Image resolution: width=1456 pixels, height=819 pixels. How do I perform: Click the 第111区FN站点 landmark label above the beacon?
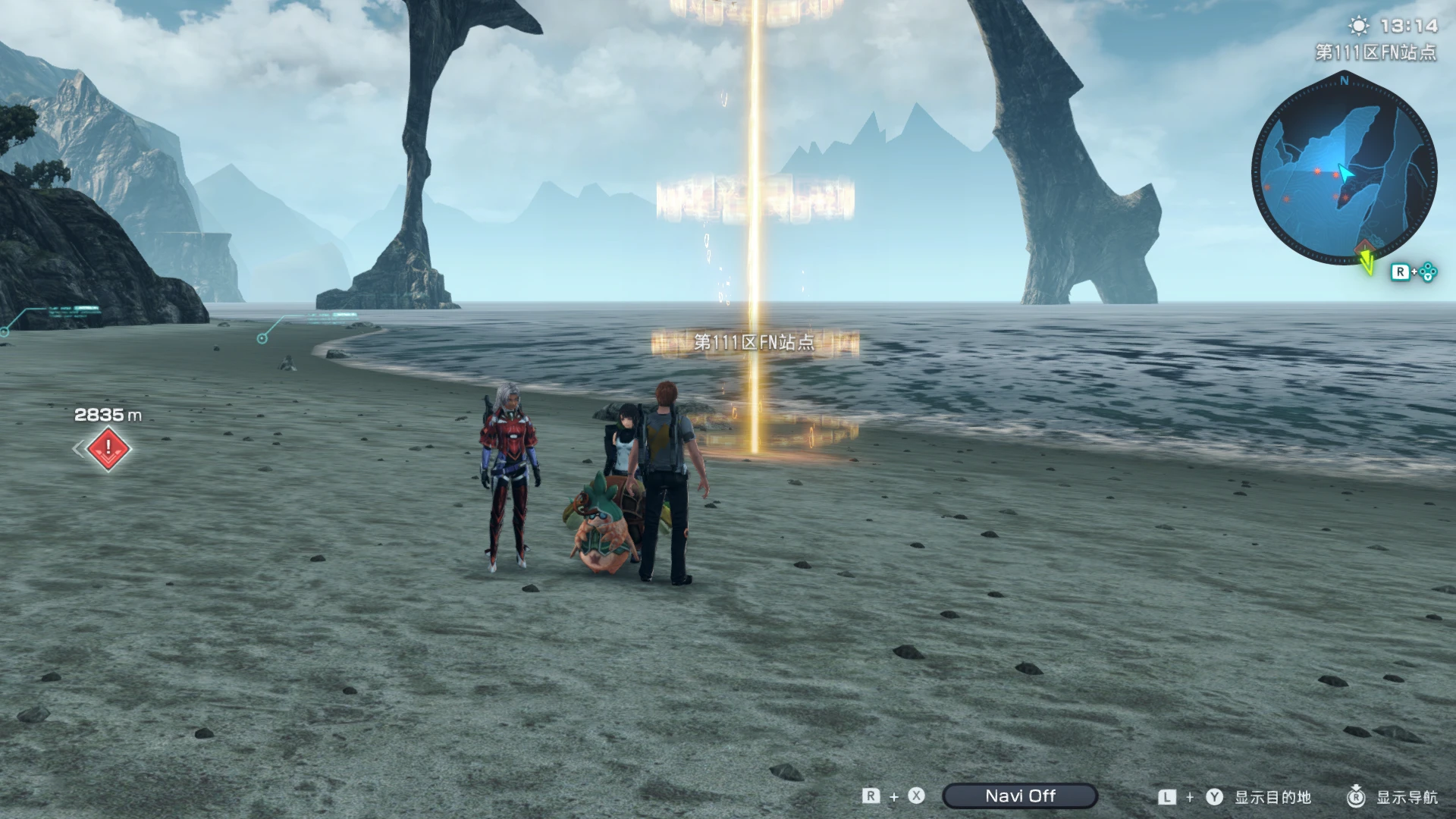point(755,343)
